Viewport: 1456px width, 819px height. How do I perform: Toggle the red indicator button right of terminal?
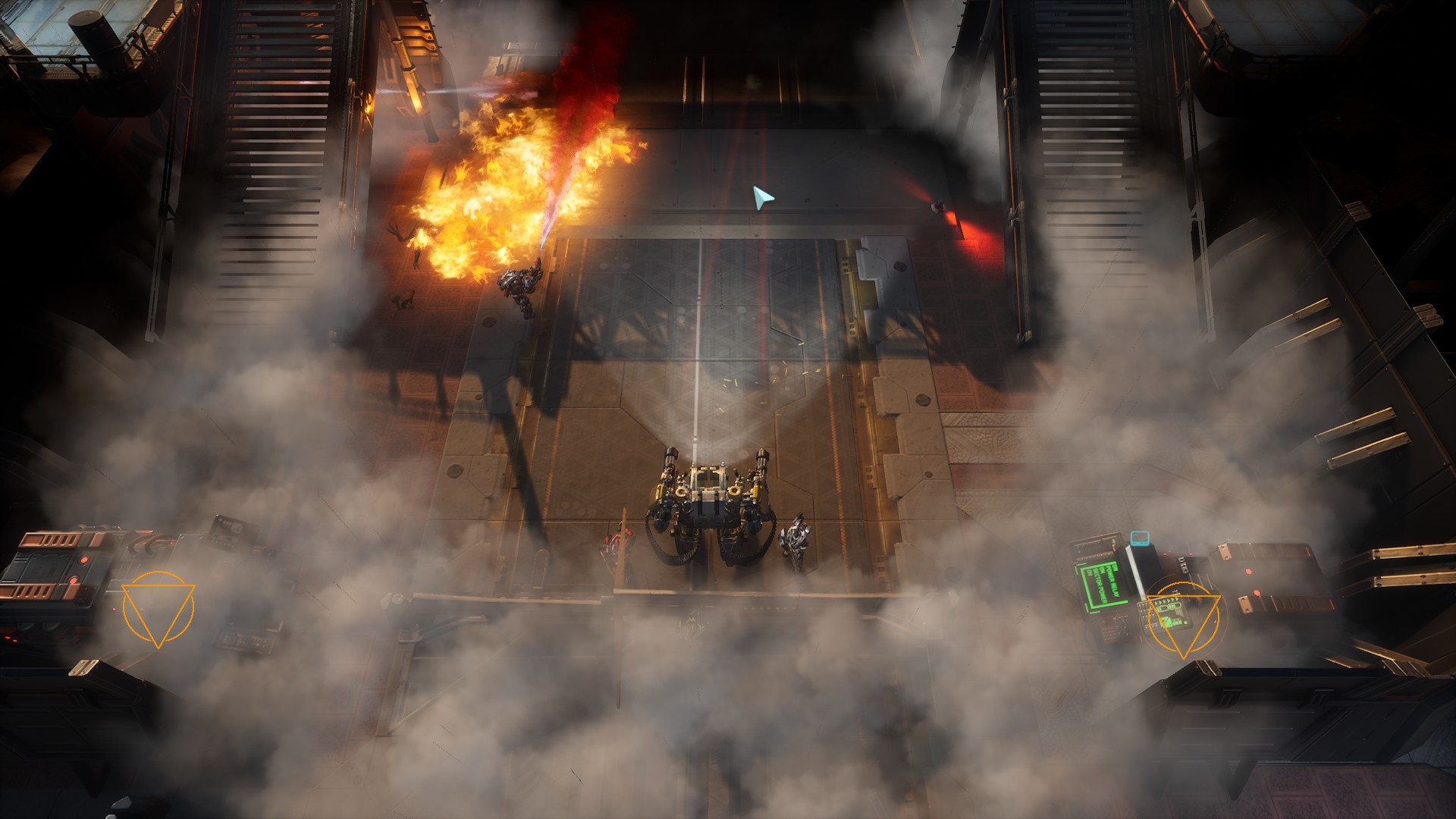coord(1250,570)
